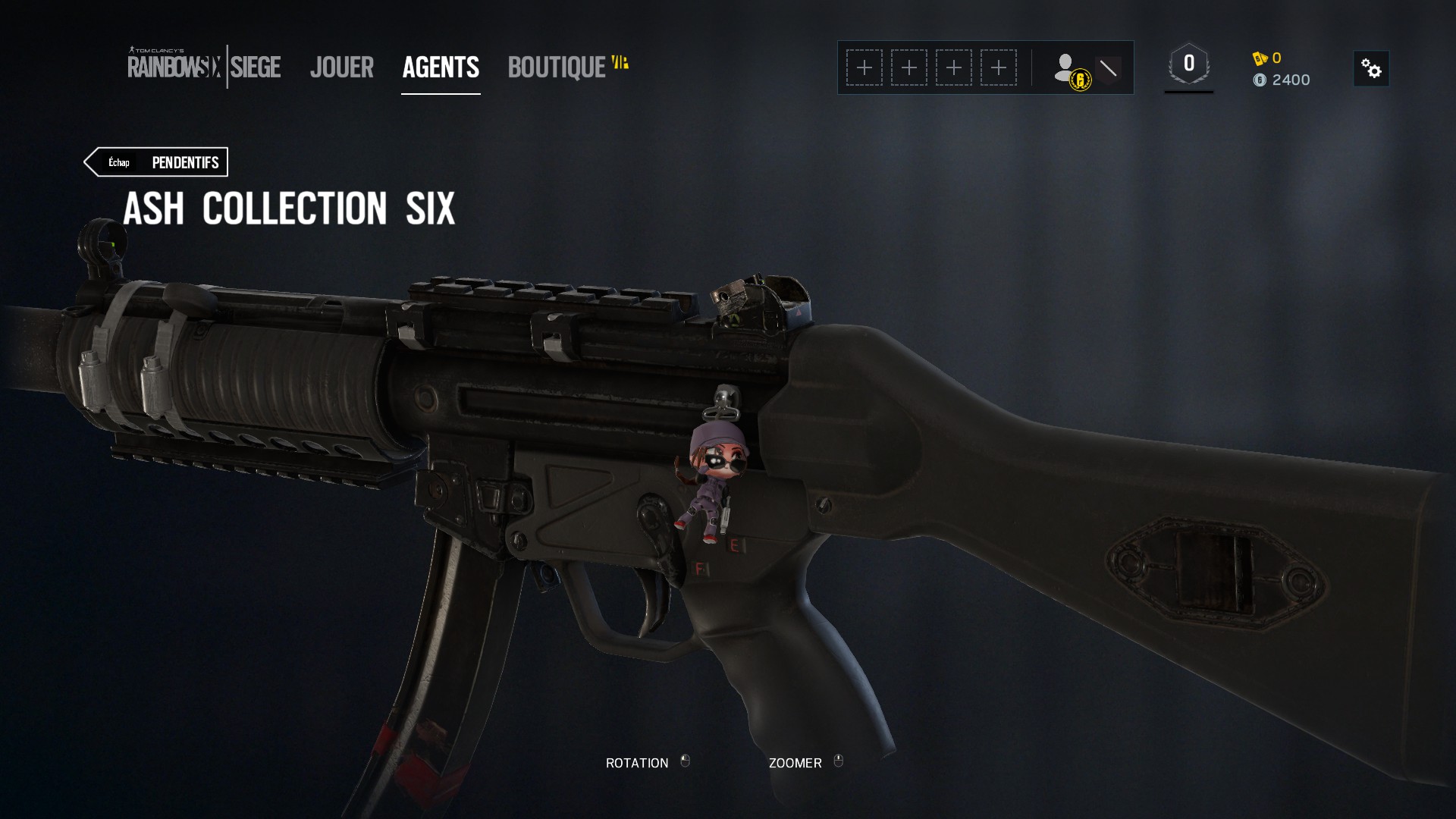Open the Boutique tab

[557, 67]
